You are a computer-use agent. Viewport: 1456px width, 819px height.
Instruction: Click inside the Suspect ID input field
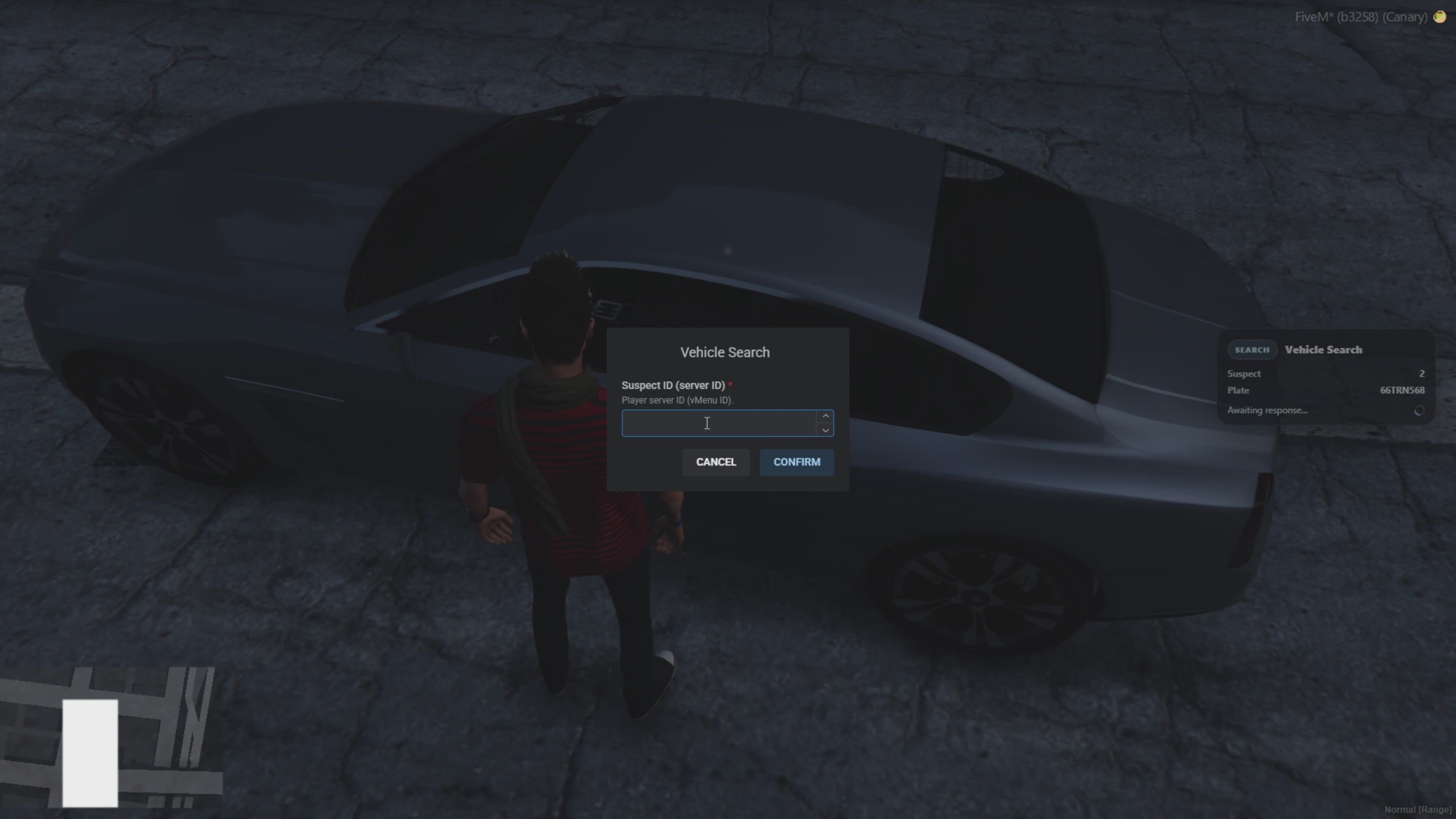[x=718, y=423]
